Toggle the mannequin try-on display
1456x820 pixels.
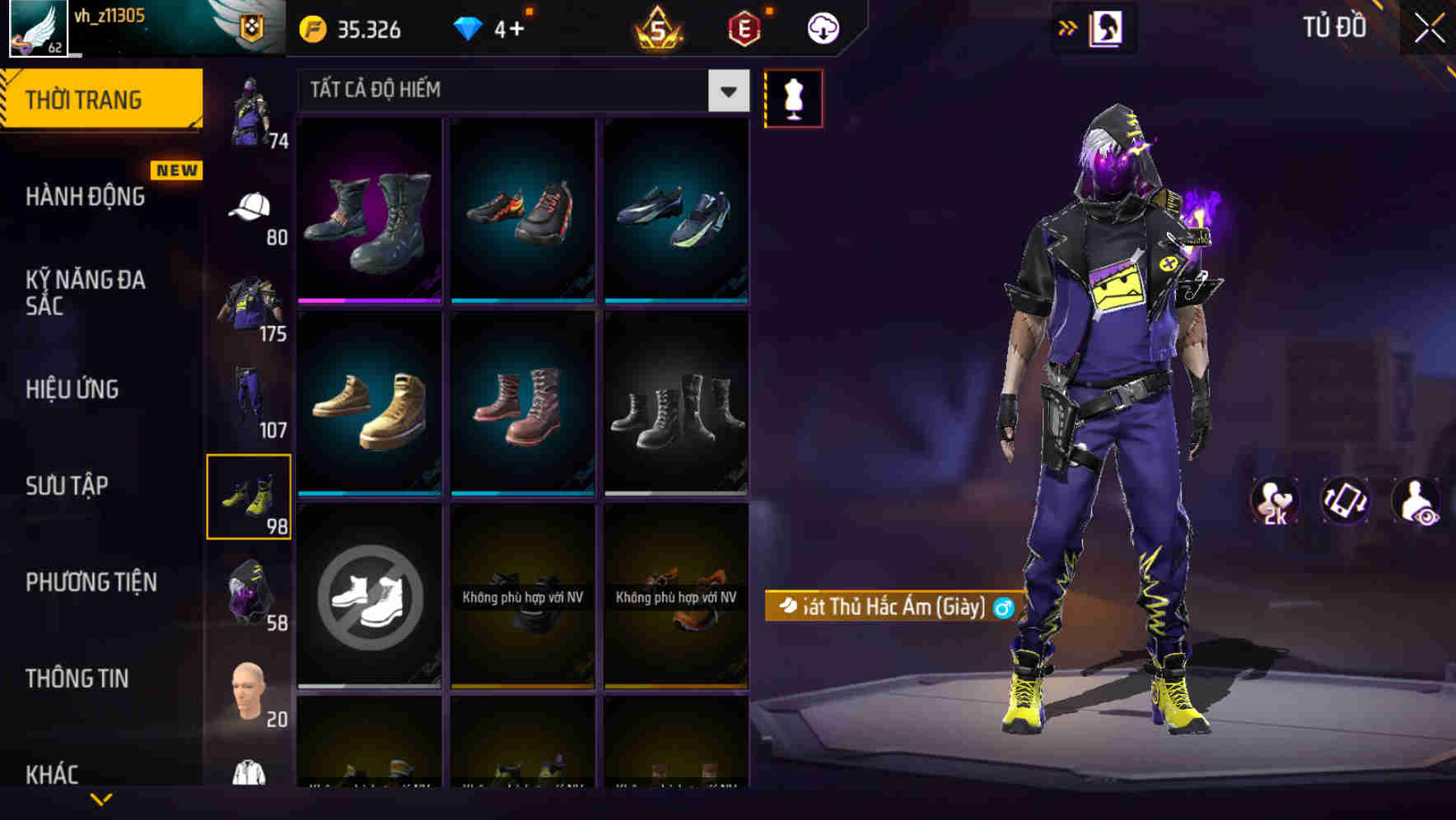click(792, 97)
